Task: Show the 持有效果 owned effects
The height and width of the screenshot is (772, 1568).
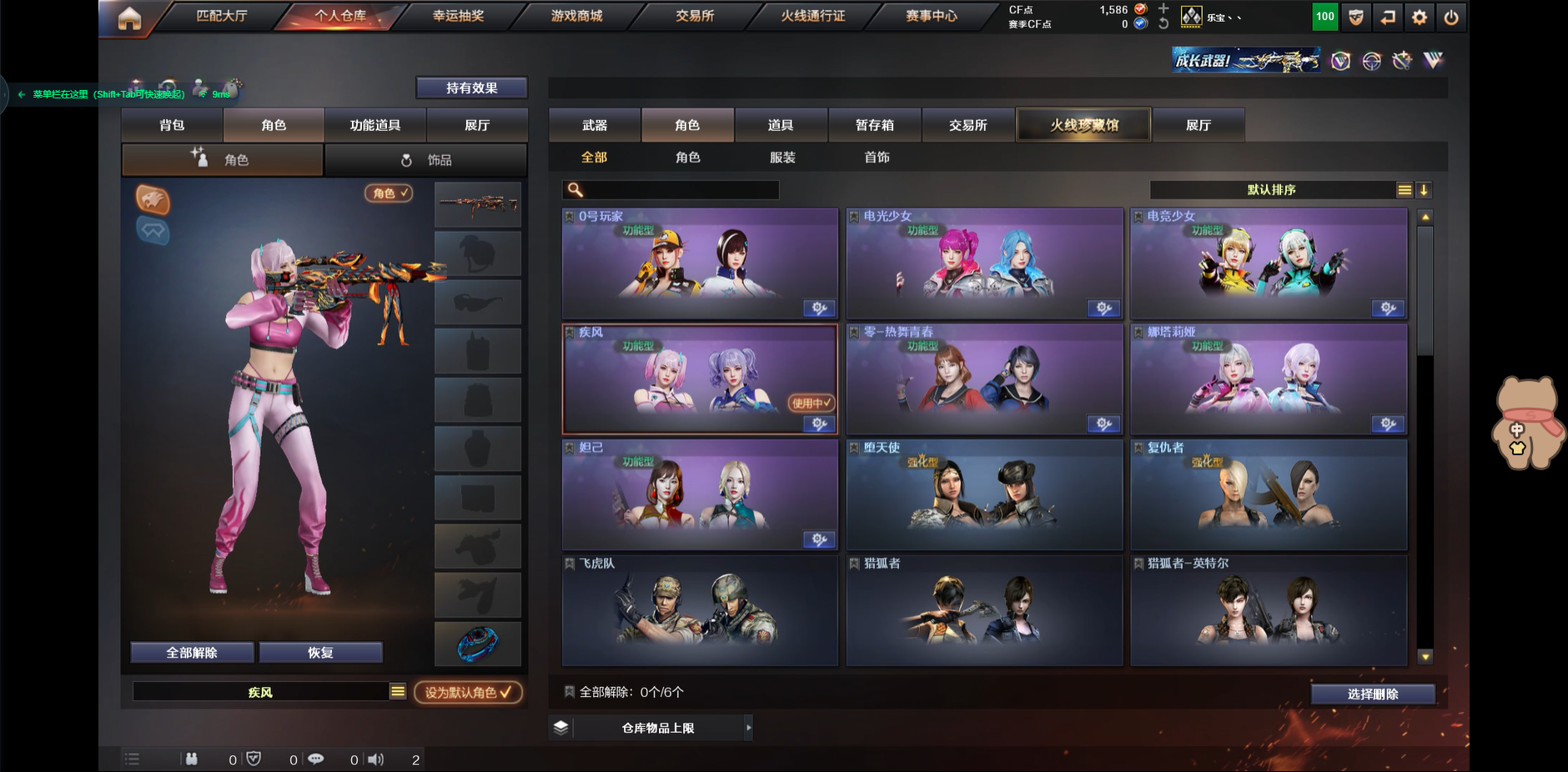Action: coord(471,88)
